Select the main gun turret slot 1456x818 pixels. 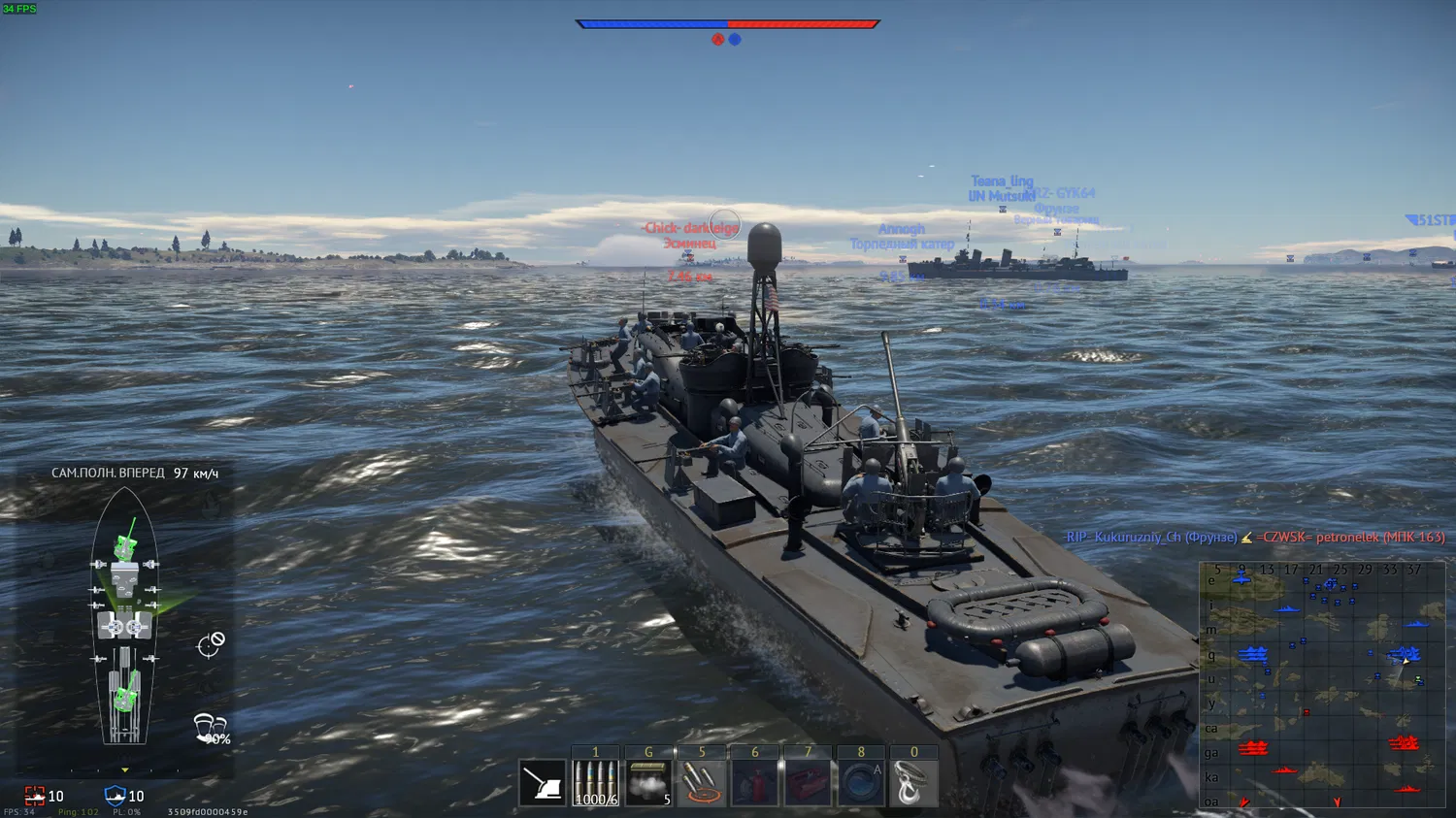[x=542, y=783]
